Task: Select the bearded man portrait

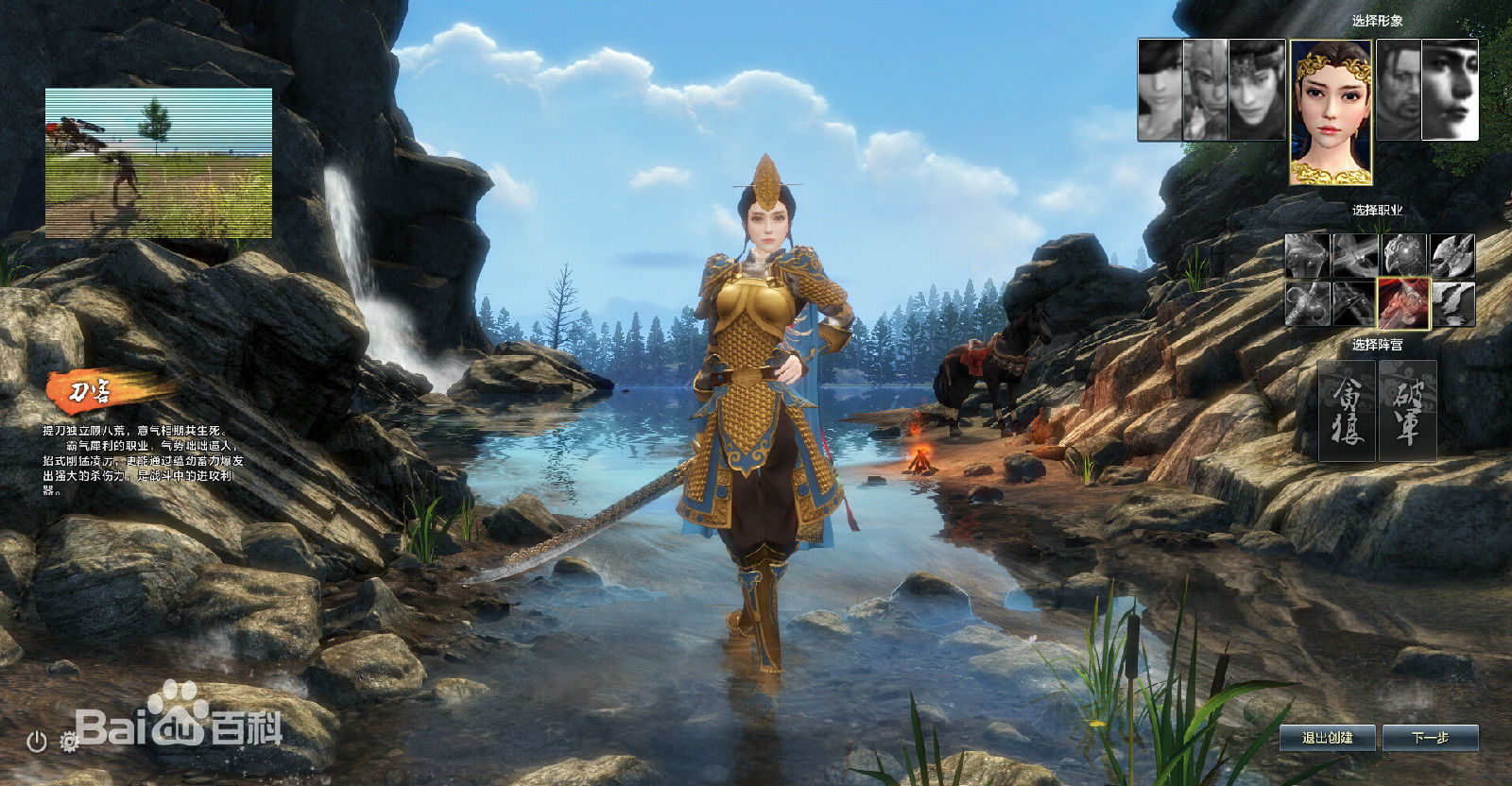Action: coord(1399,90)
